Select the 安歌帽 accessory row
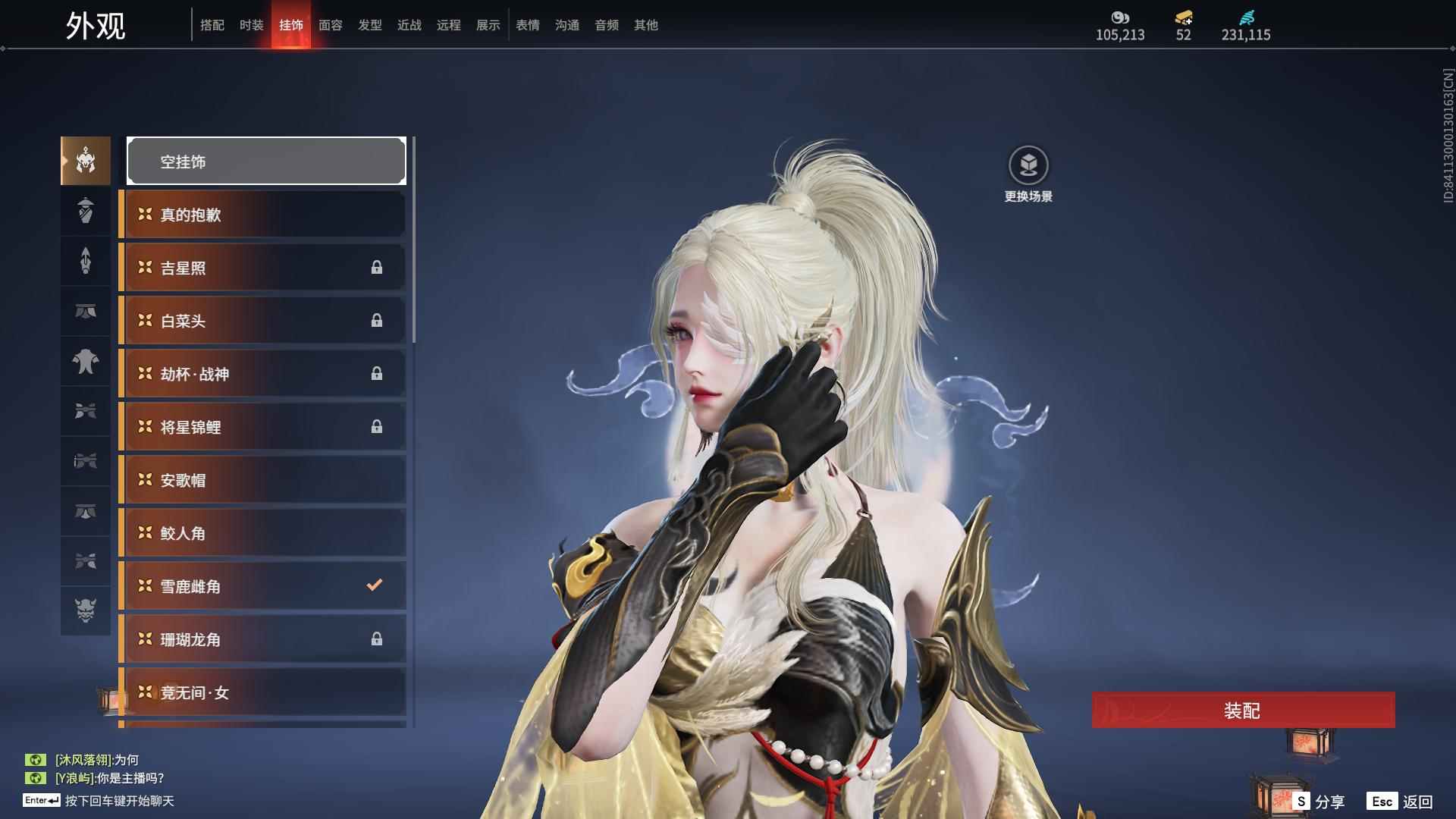Viewport: 1456px width, 819px height. point(262,480)
